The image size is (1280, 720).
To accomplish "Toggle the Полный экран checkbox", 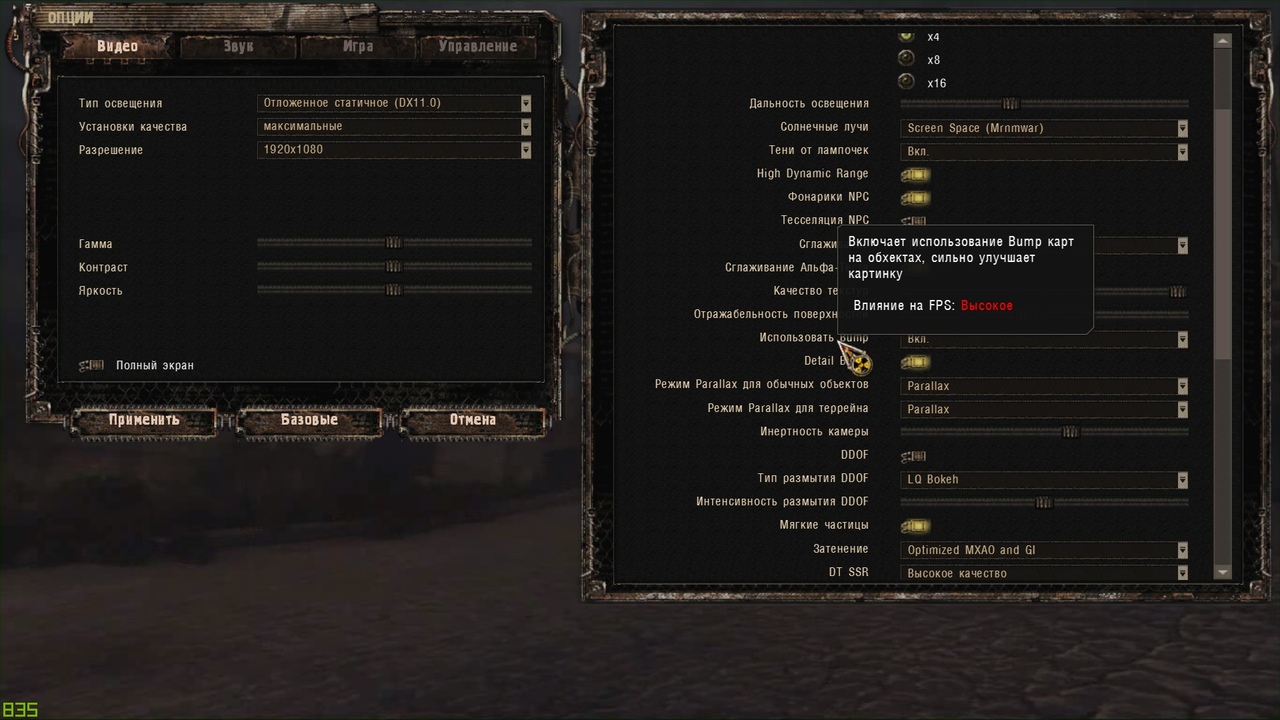I will coord(92,365).
